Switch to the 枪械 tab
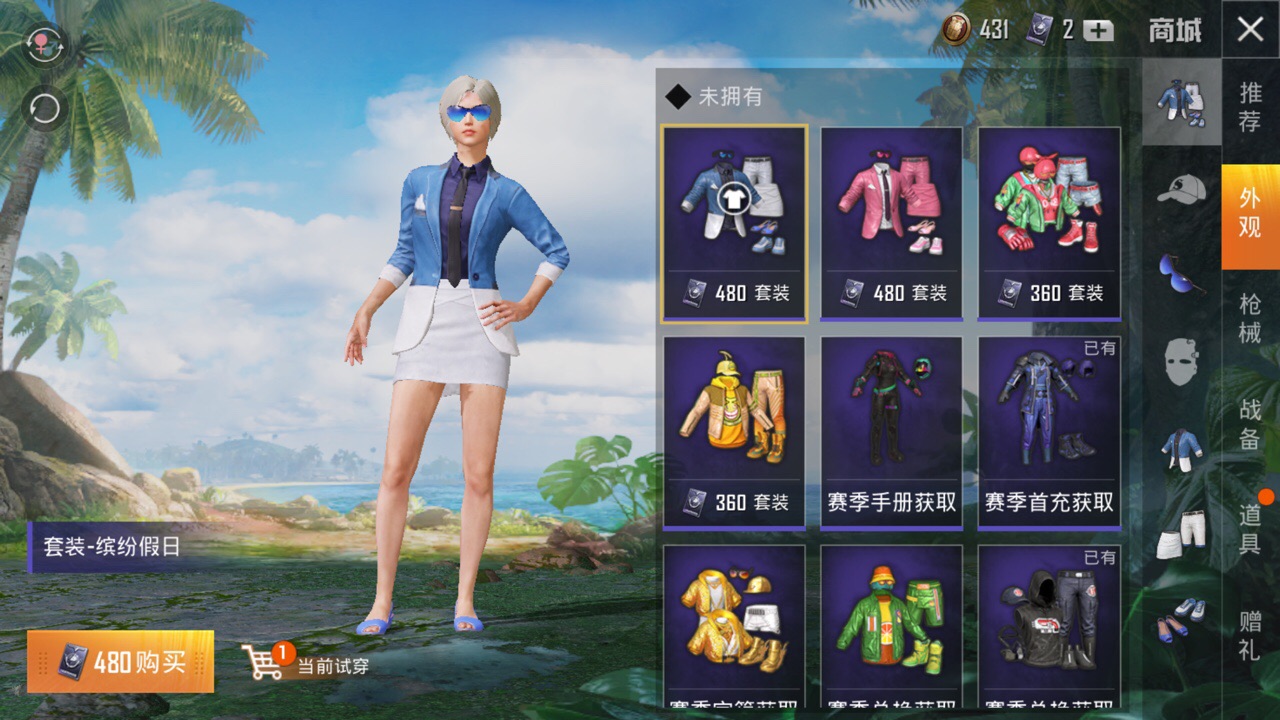 click(x=1250, y=318)
